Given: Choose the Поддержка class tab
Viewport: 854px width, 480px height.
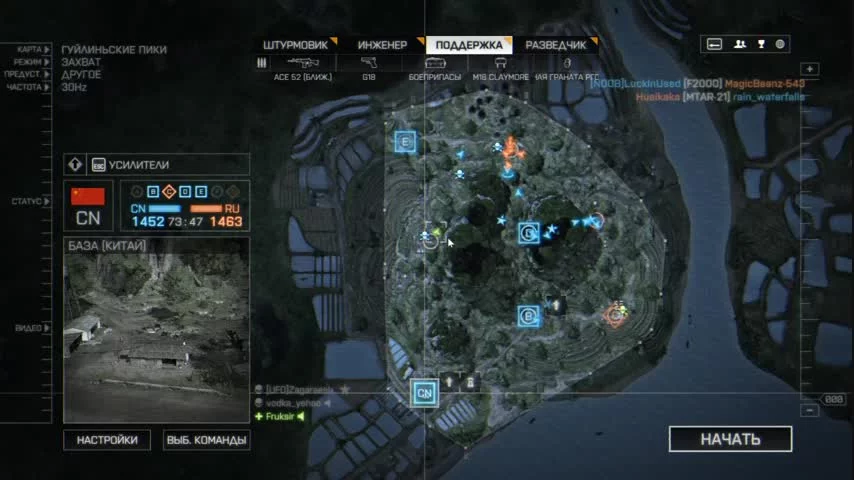Looking at the screenshot, I should coord(469,45).
